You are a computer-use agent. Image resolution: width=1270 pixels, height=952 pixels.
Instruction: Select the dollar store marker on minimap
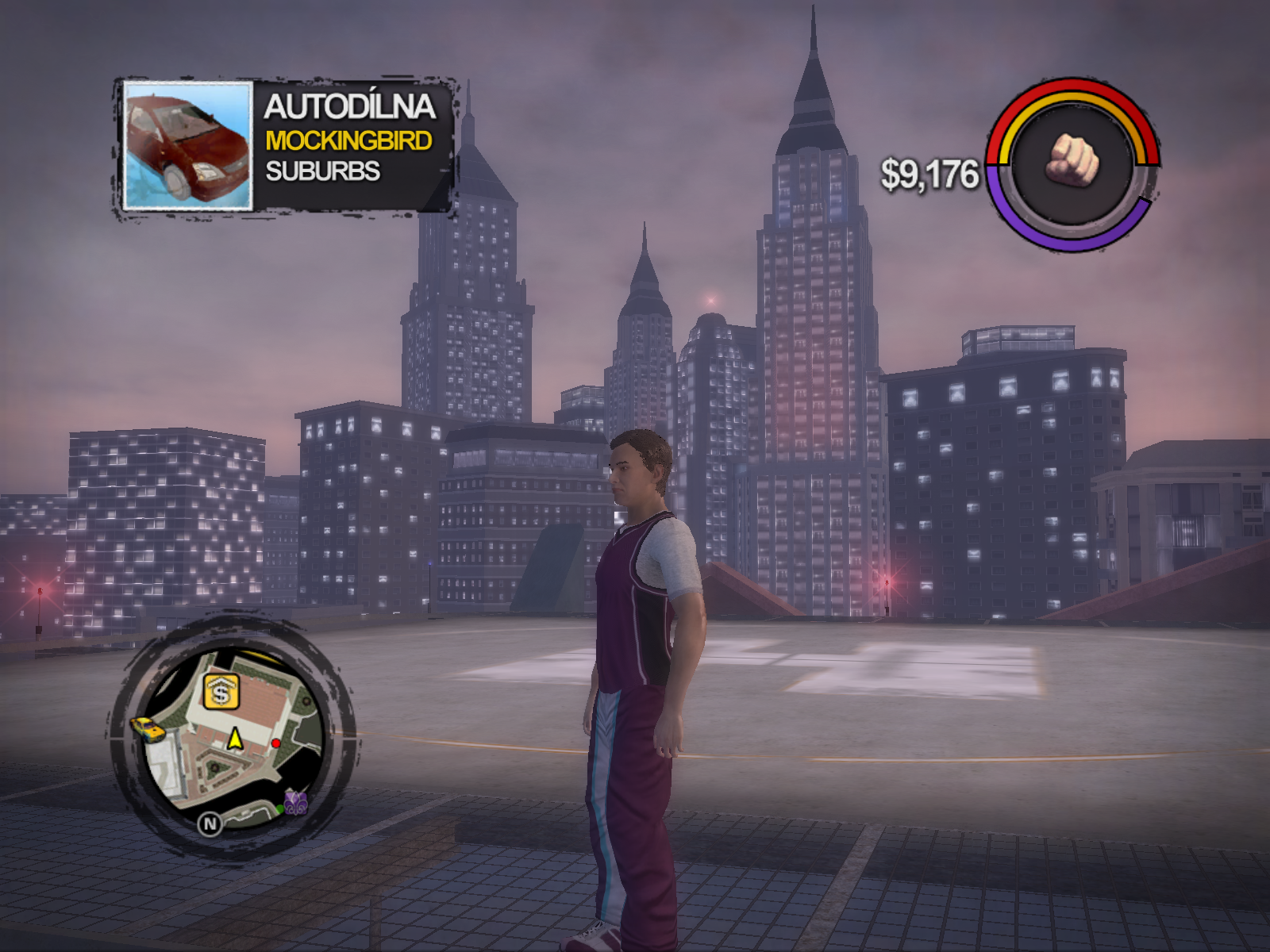[x=221, y=693]
